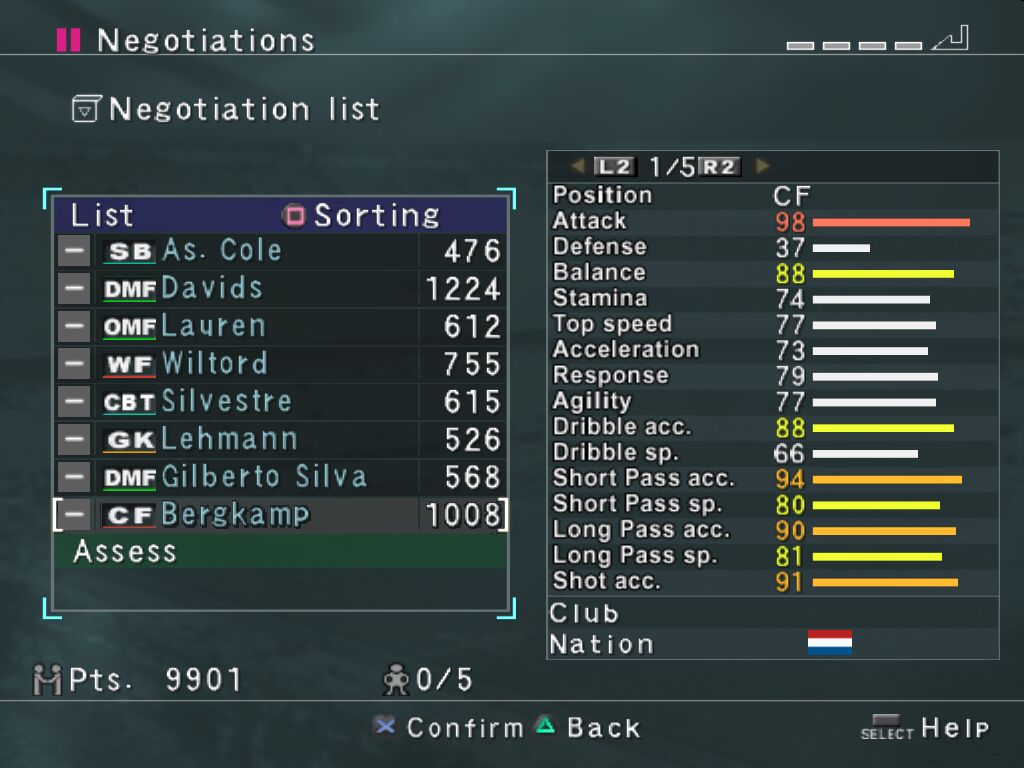Choose Davids from the player list
The width and height of the screenshot is (1024, 768).
click(x=280, y=289)
